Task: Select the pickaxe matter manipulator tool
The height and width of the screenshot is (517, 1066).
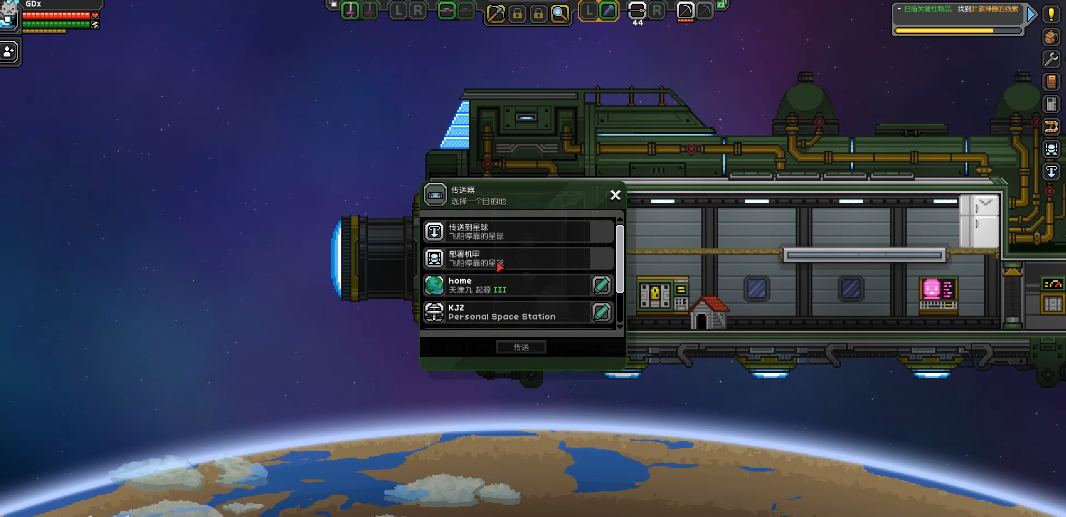Action: pos(495,12)
